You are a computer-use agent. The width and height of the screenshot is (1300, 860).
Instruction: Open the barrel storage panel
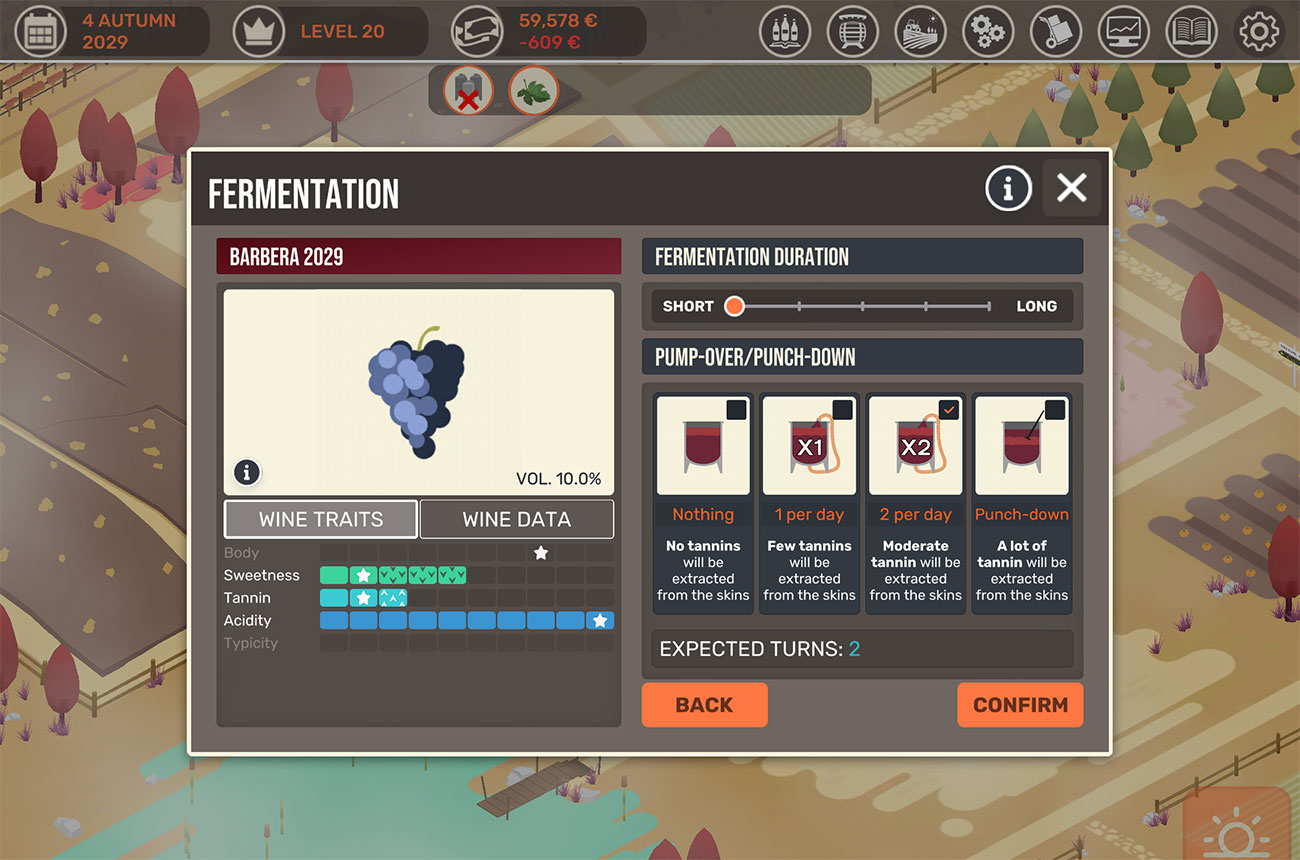tap(852, 31)
